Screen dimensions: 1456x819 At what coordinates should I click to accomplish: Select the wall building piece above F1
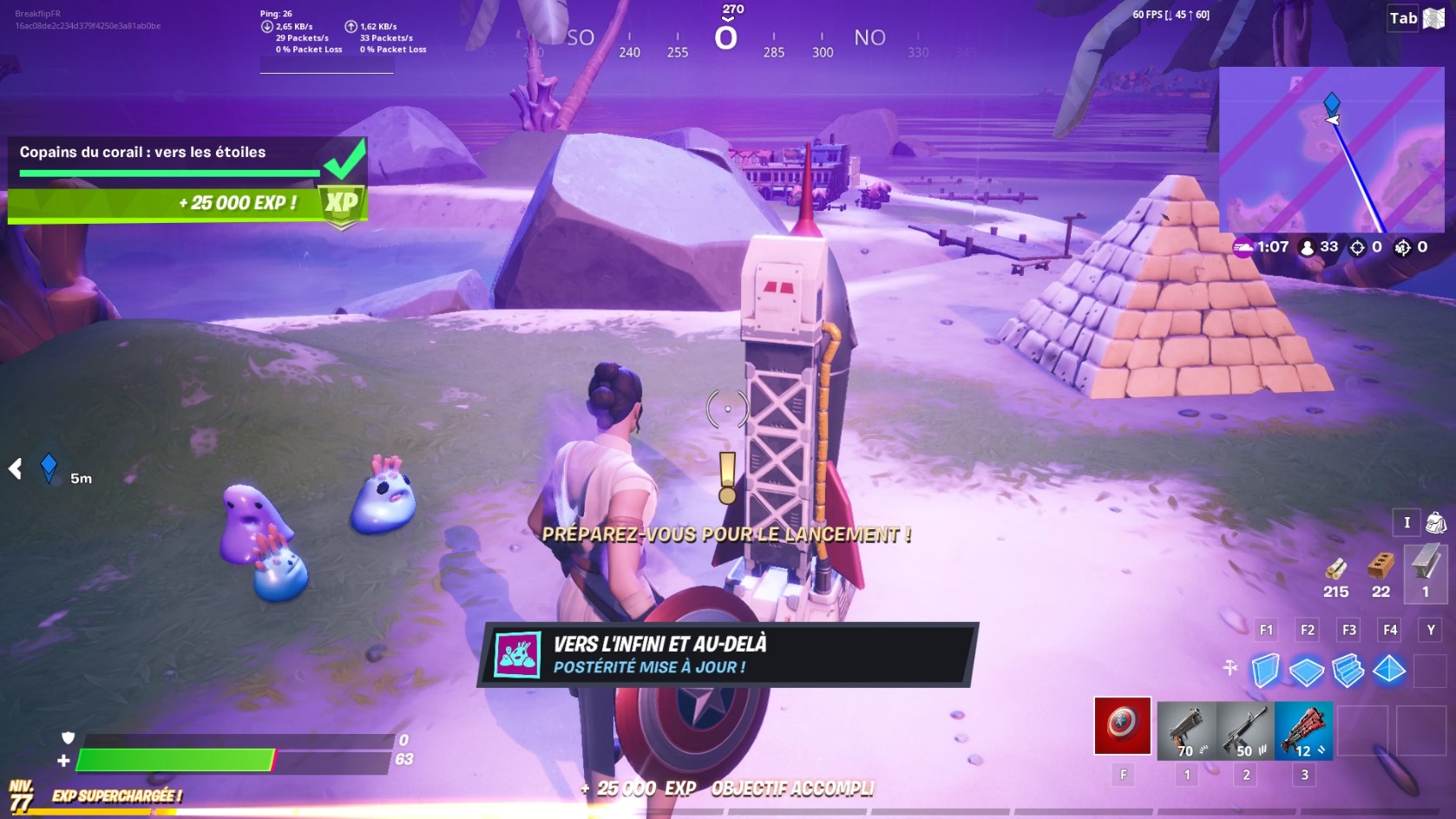(1266, 668)
